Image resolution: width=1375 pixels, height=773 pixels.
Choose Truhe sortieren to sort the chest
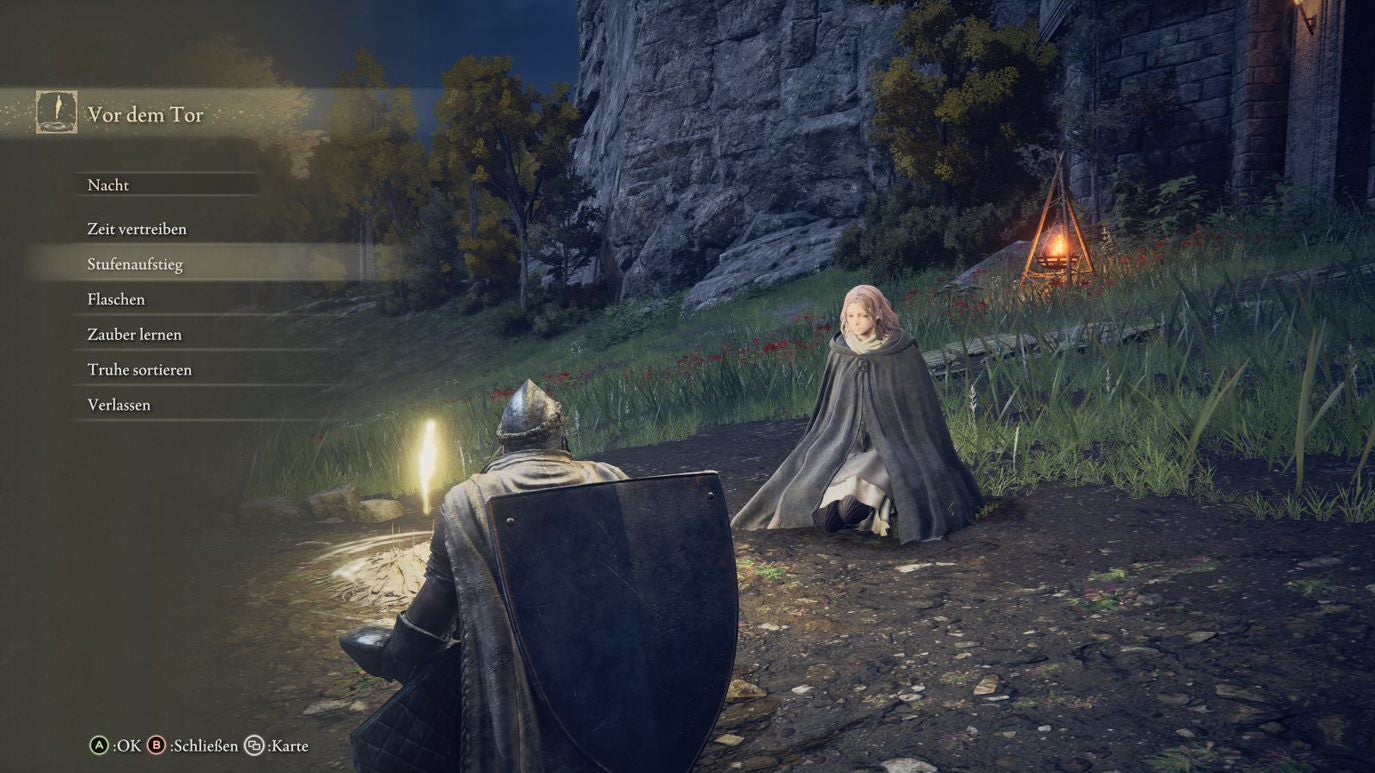(137, 368)
